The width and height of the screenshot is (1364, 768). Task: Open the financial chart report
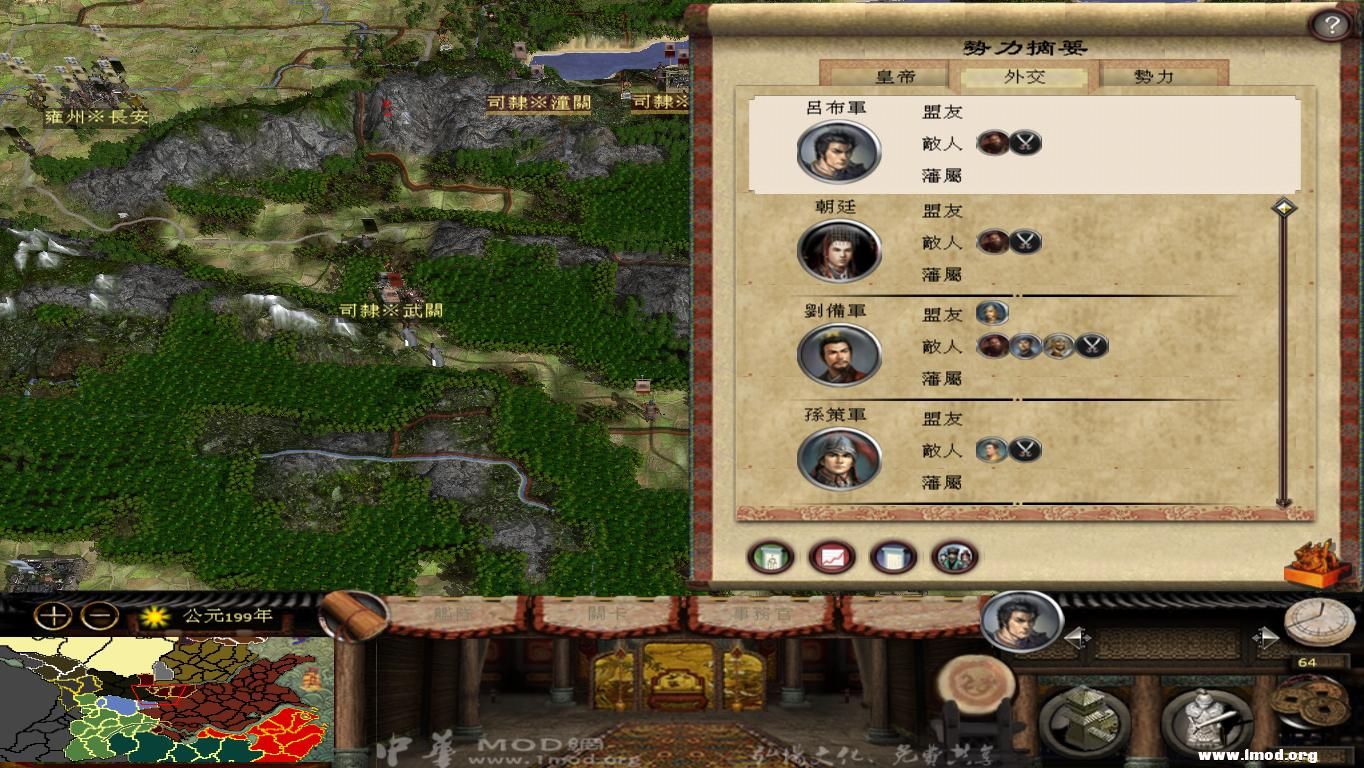(830, 557)
